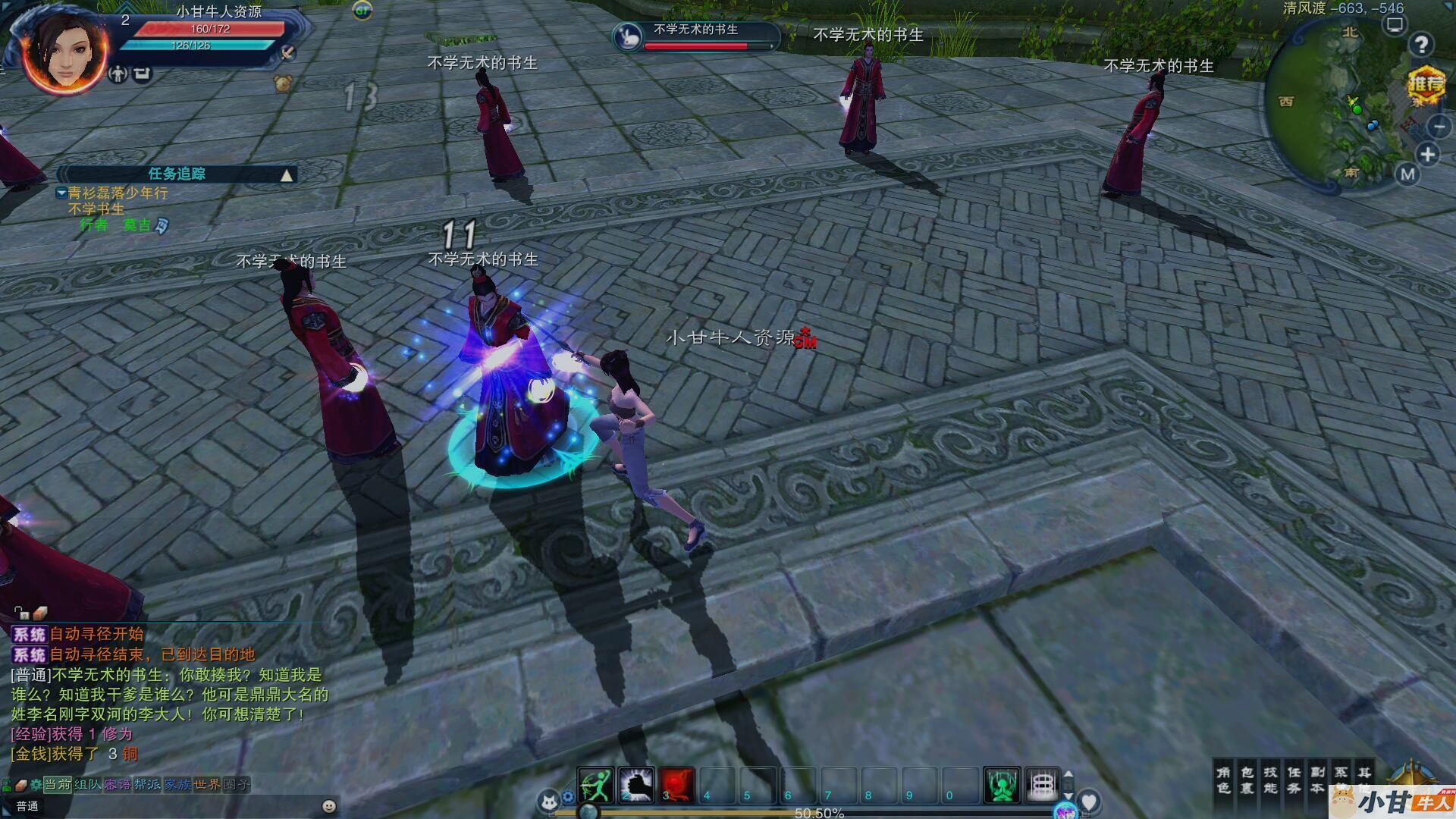Open the help question mark button
Image resolution: width=1456 pixels, height=819 pixels.
click(x=1421, y=45)
